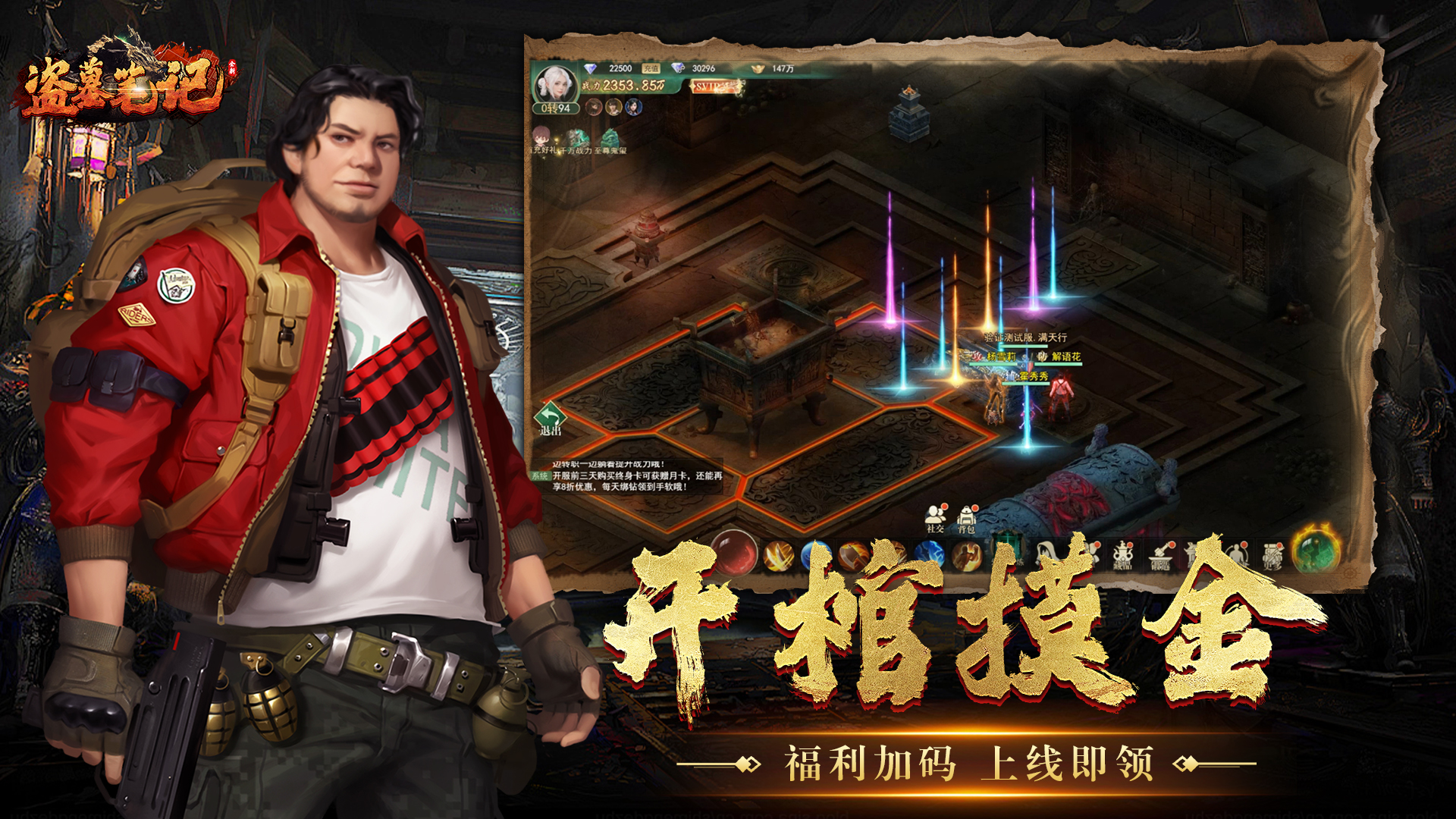Click the 充值 recharge button
This screenshot has height=819, width=1456.
pyautogui.click(x=651, y=68)
